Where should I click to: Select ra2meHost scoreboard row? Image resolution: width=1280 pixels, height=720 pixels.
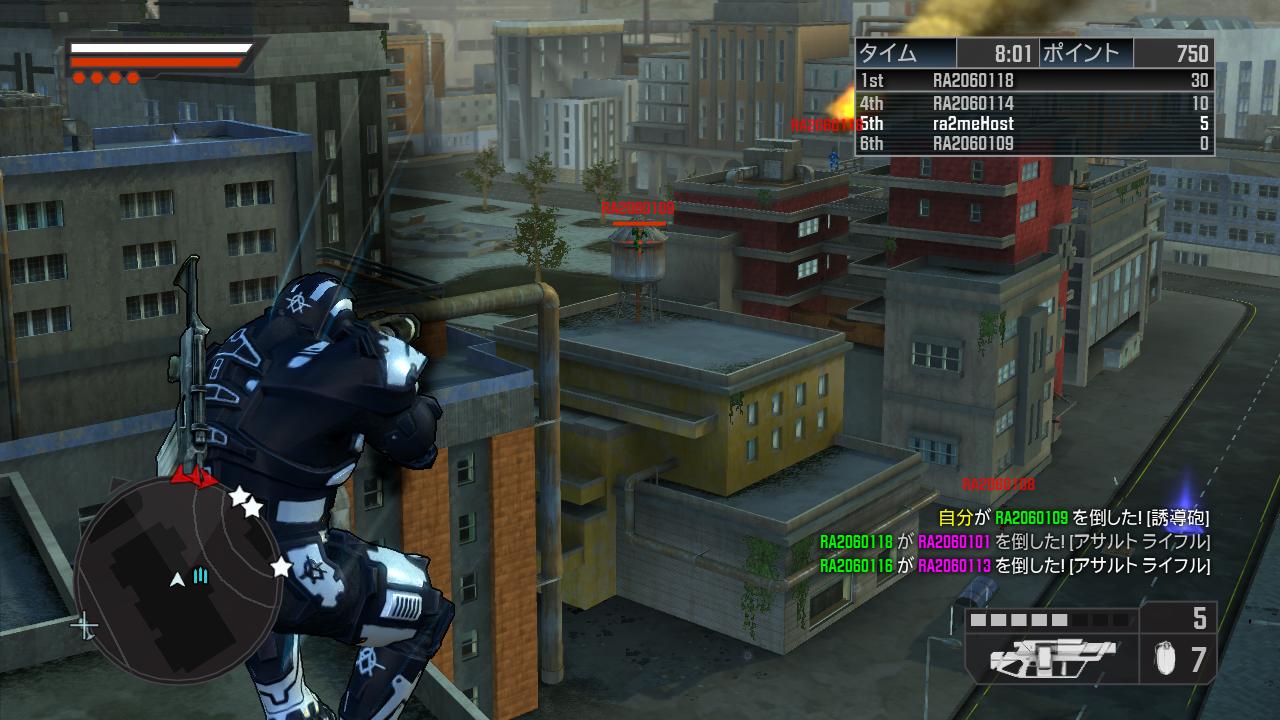tap(1034, 124)
